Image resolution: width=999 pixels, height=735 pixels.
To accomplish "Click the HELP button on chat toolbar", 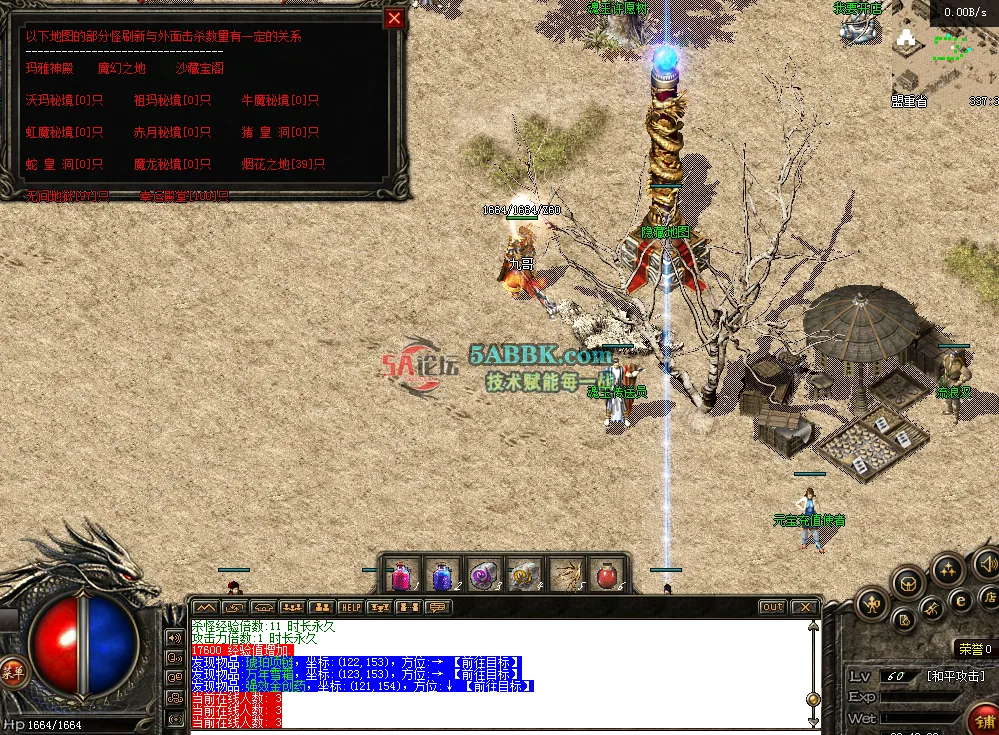I will coord(351,607).
